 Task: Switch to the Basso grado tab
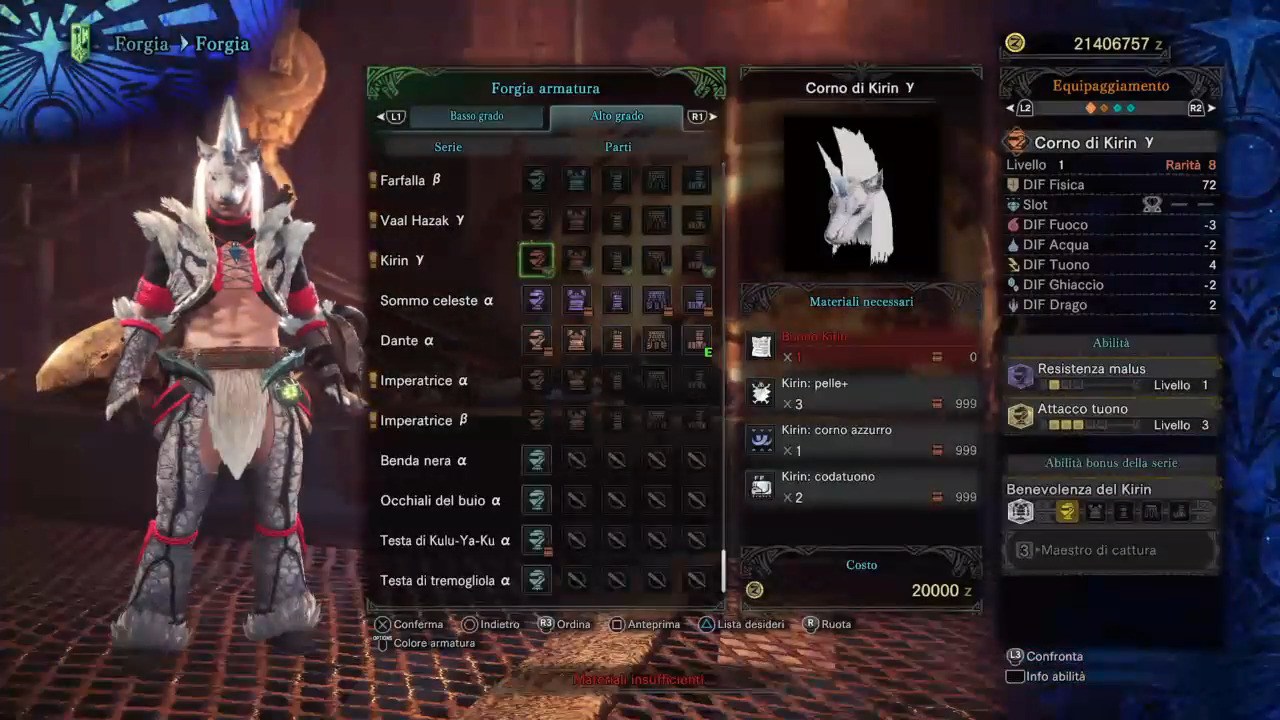[476, 116]
